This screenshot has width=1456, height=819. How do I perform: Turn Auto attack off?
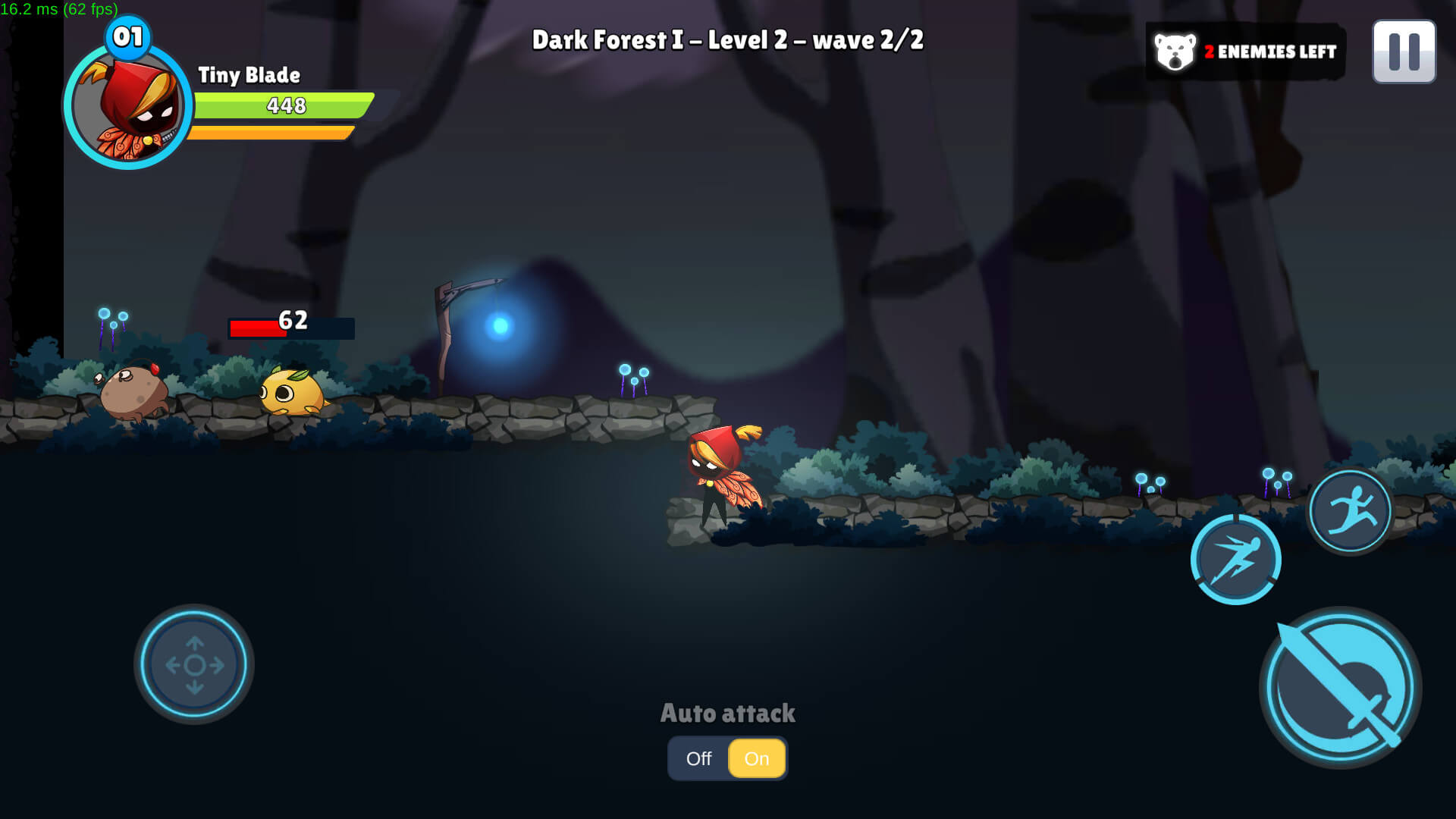(698, 758)
